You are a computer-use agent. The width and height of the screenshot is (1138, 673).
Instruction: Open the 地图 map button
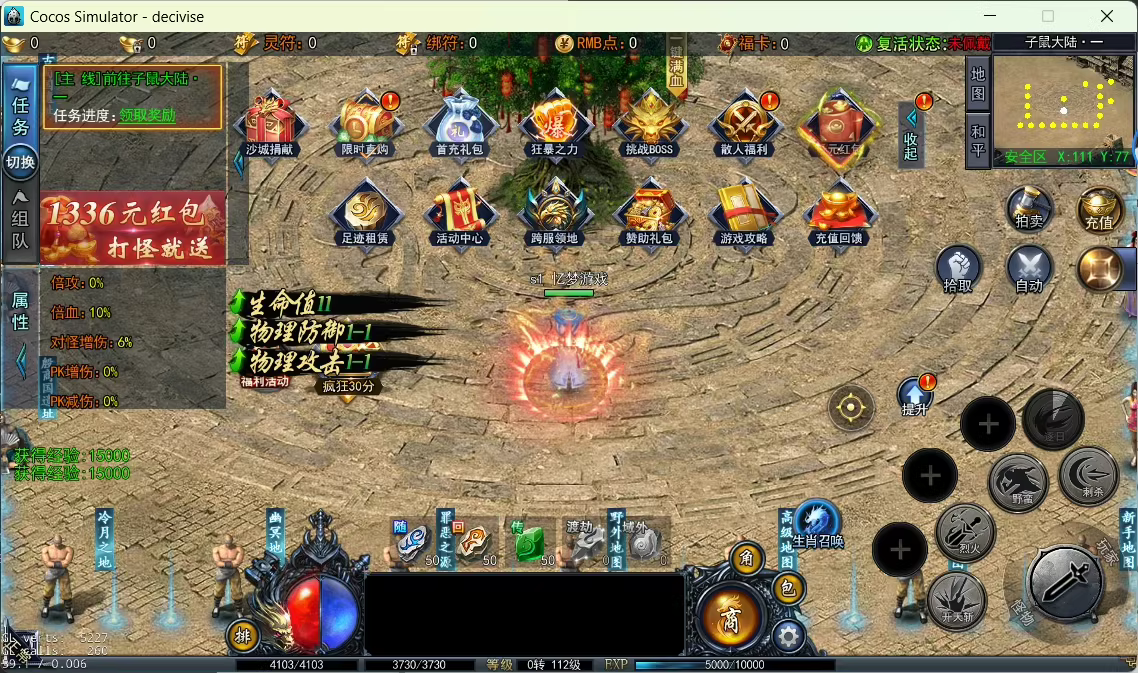pos(978,83)
